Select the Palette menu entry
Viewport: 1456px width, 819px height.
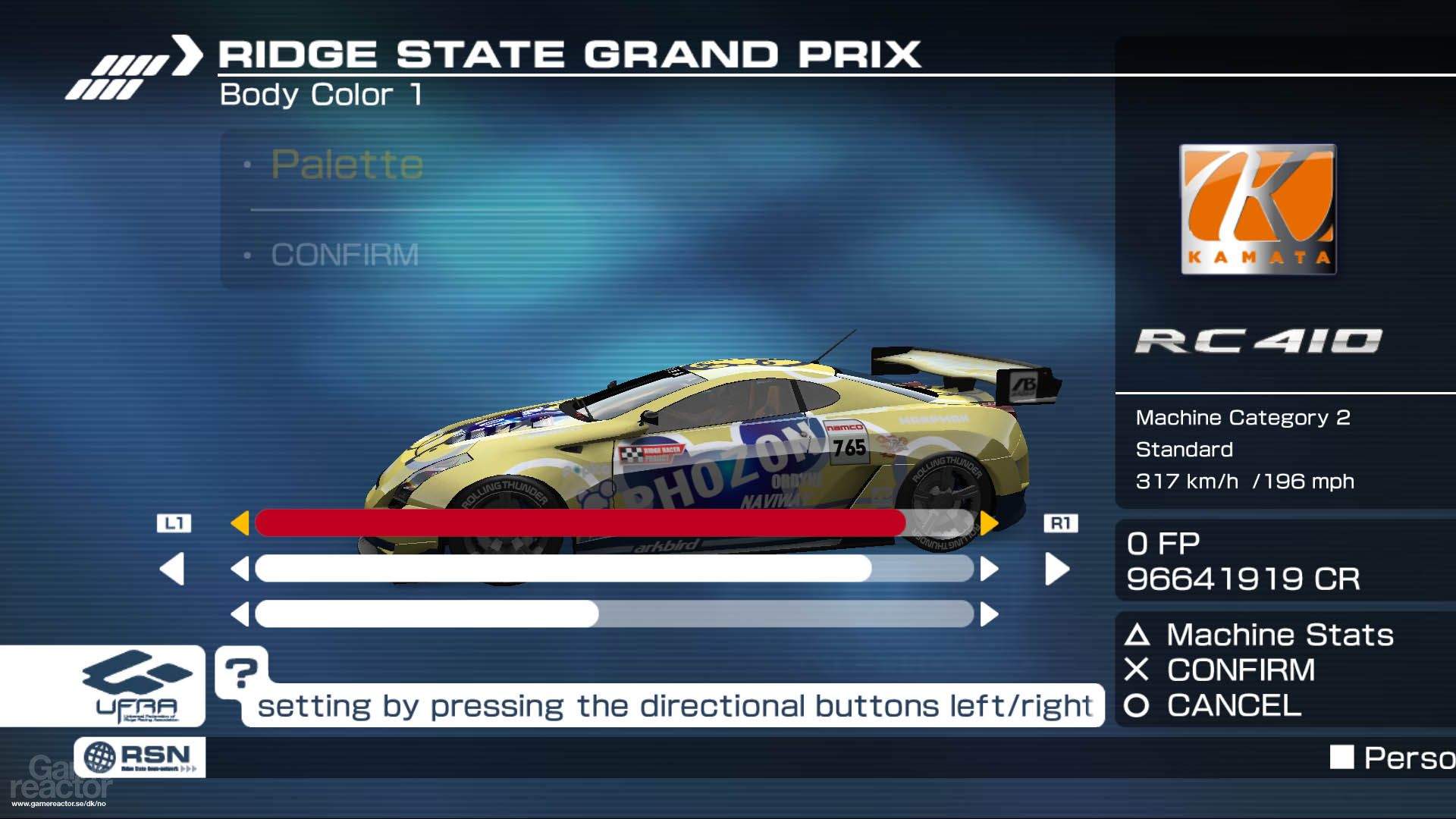pos(347,164)
